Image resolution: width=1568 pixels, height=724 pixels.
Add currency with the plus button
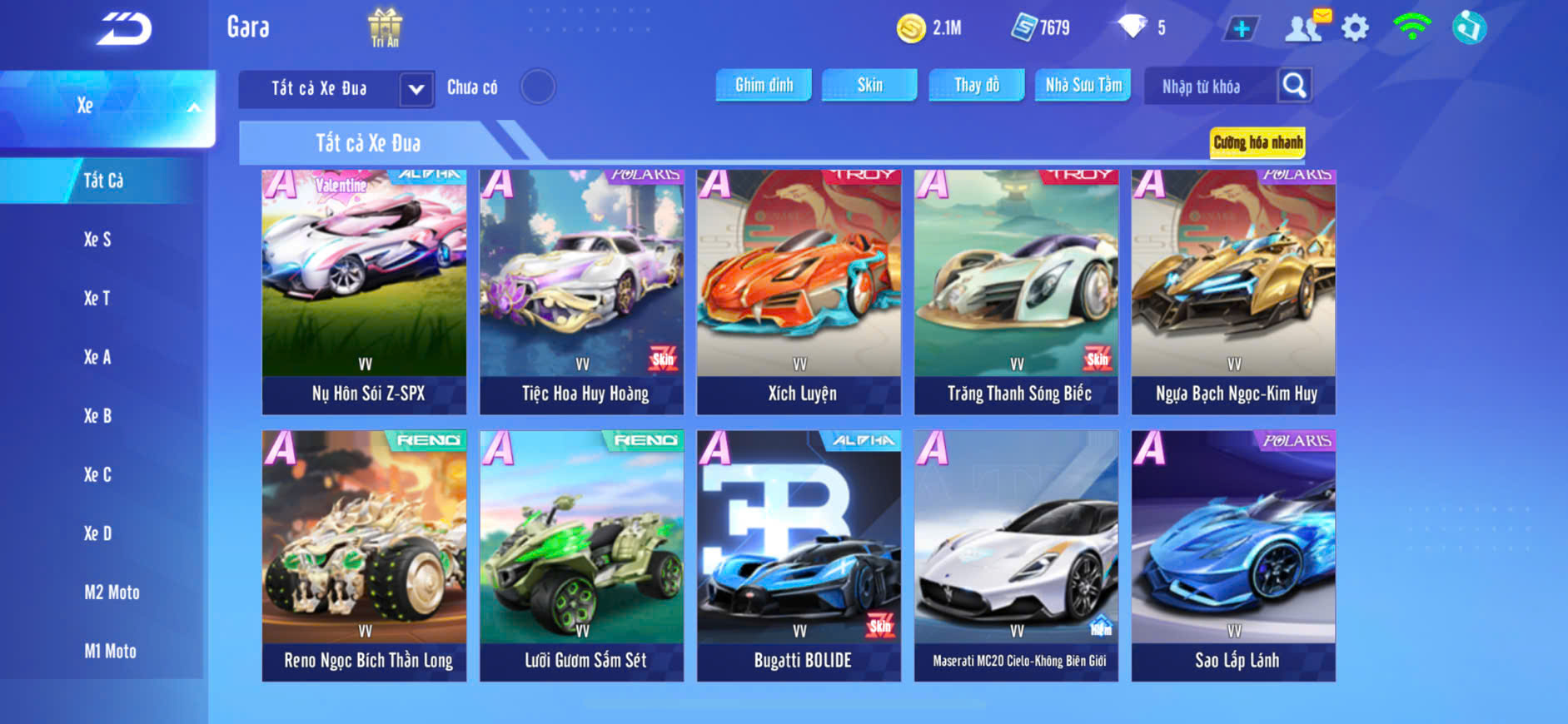click(x=1241, y=28)
